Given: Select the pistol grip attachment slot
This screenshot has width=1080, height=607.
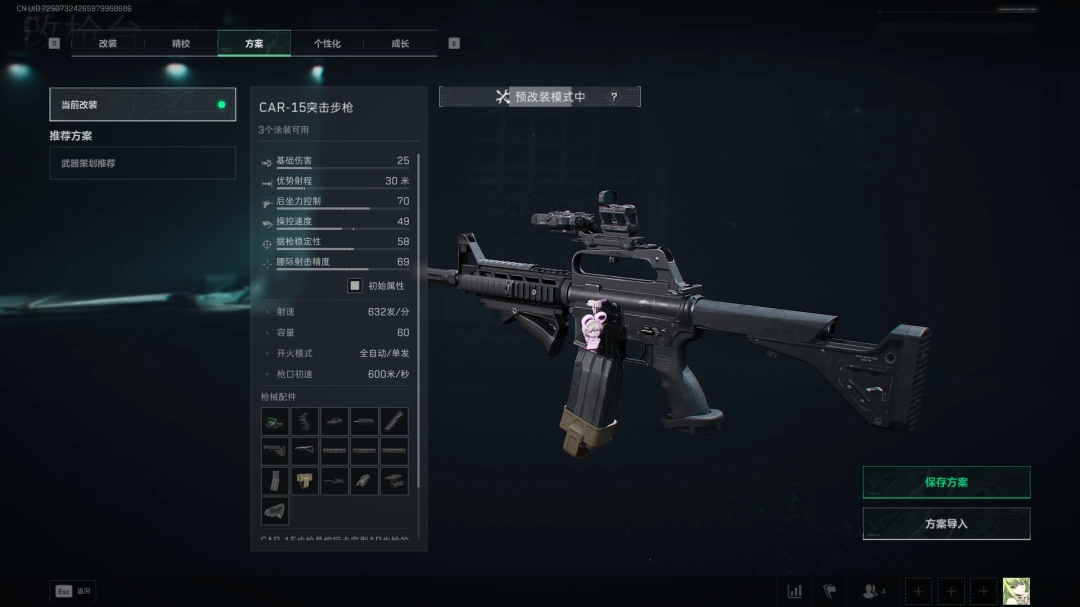Looking at the screenshot, I should click(x=305, y=421).
